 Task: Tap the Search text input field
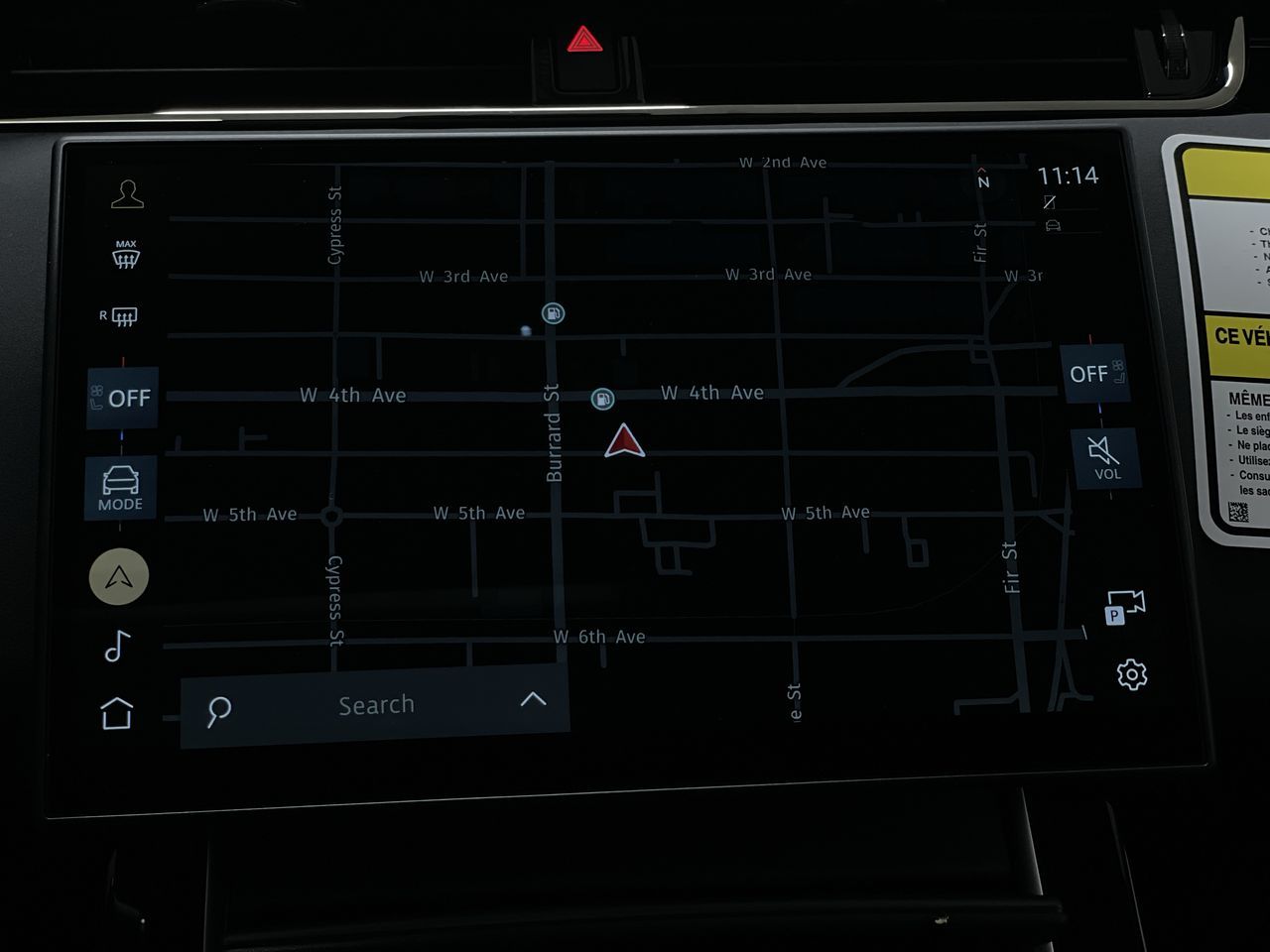pyautogui.click(x=377, y=704)
